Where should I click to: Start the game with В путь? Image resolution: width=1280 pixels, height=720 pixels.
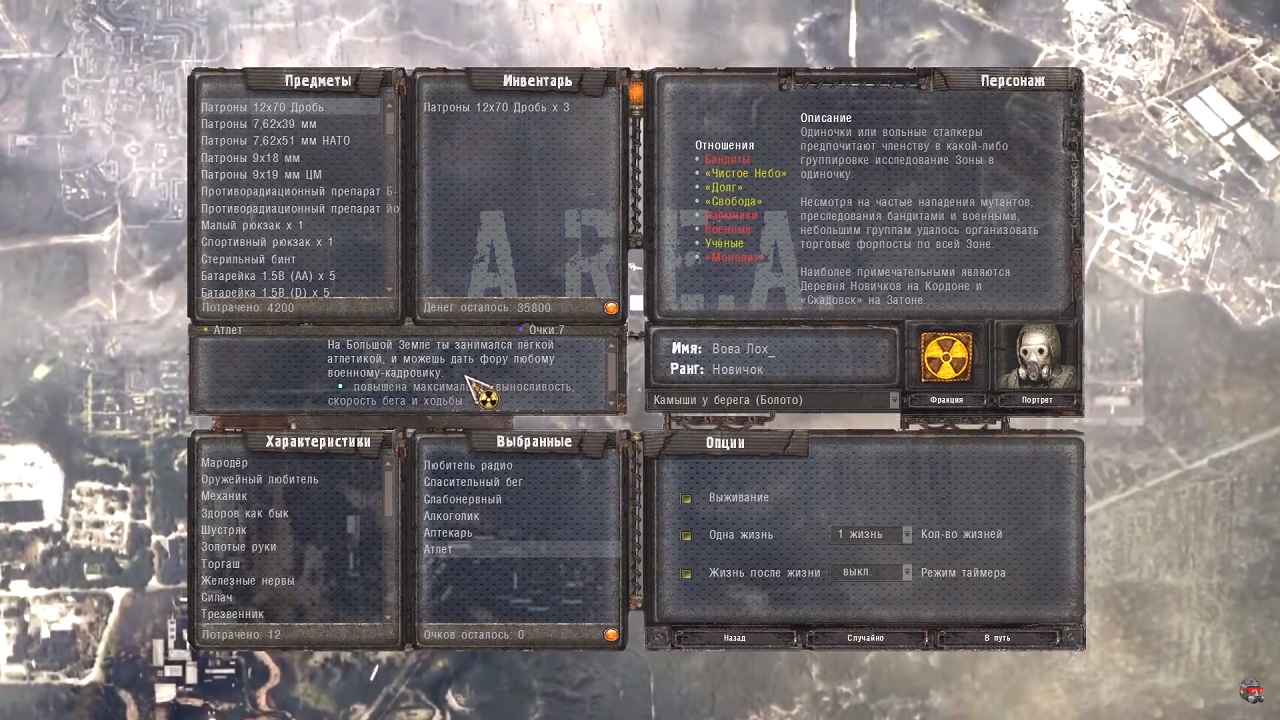click(997, 637)
